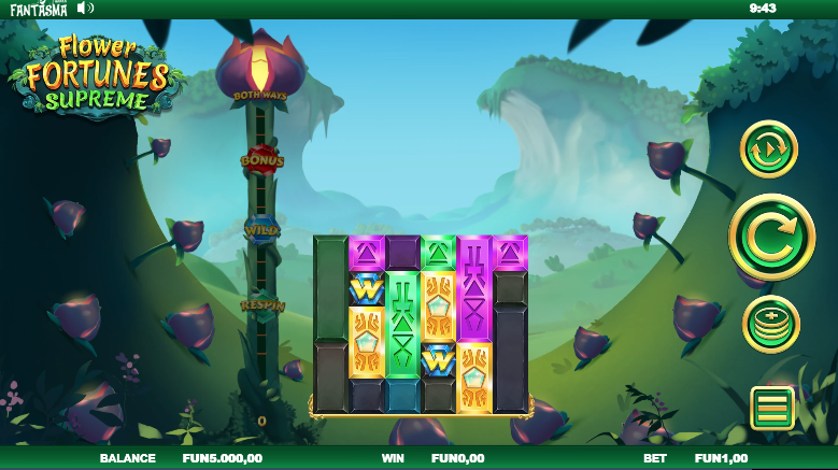Open autoplay with the double-arrow button
This screenshot has width=838, height=470.
768,149
